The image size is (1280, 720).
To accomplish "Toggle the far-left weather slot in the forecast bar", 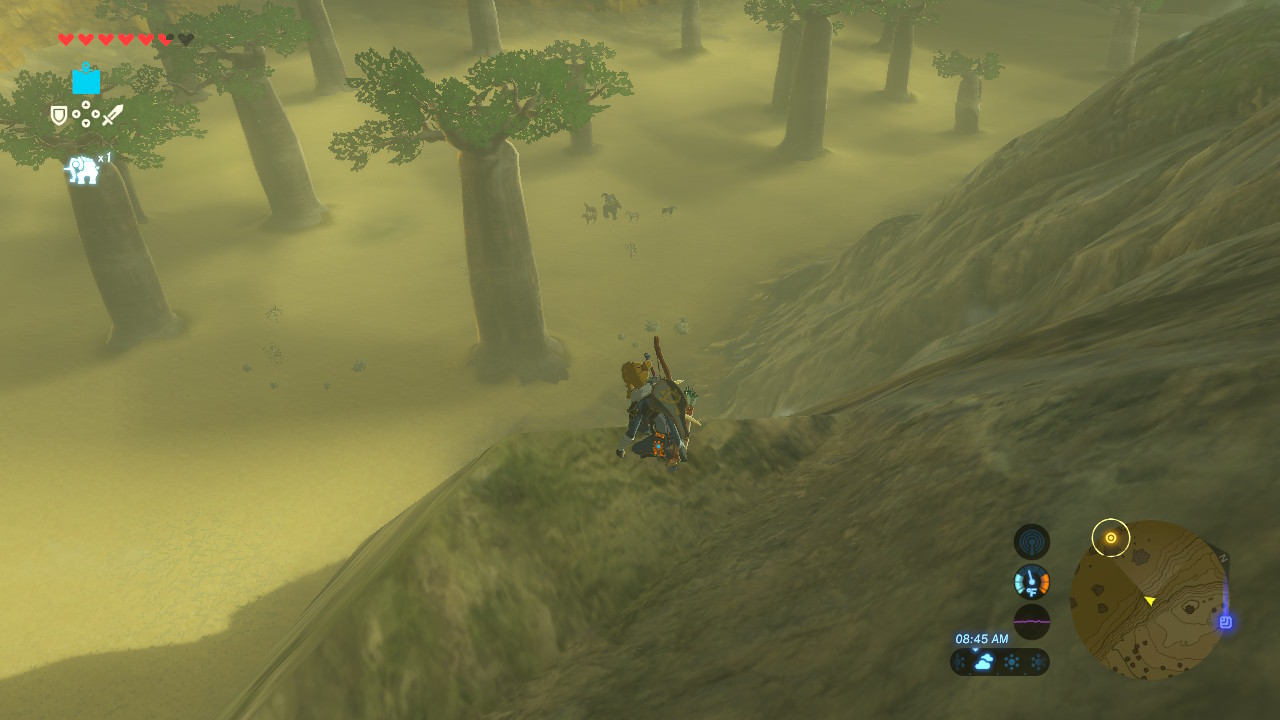I will click(x=961, y=662).
